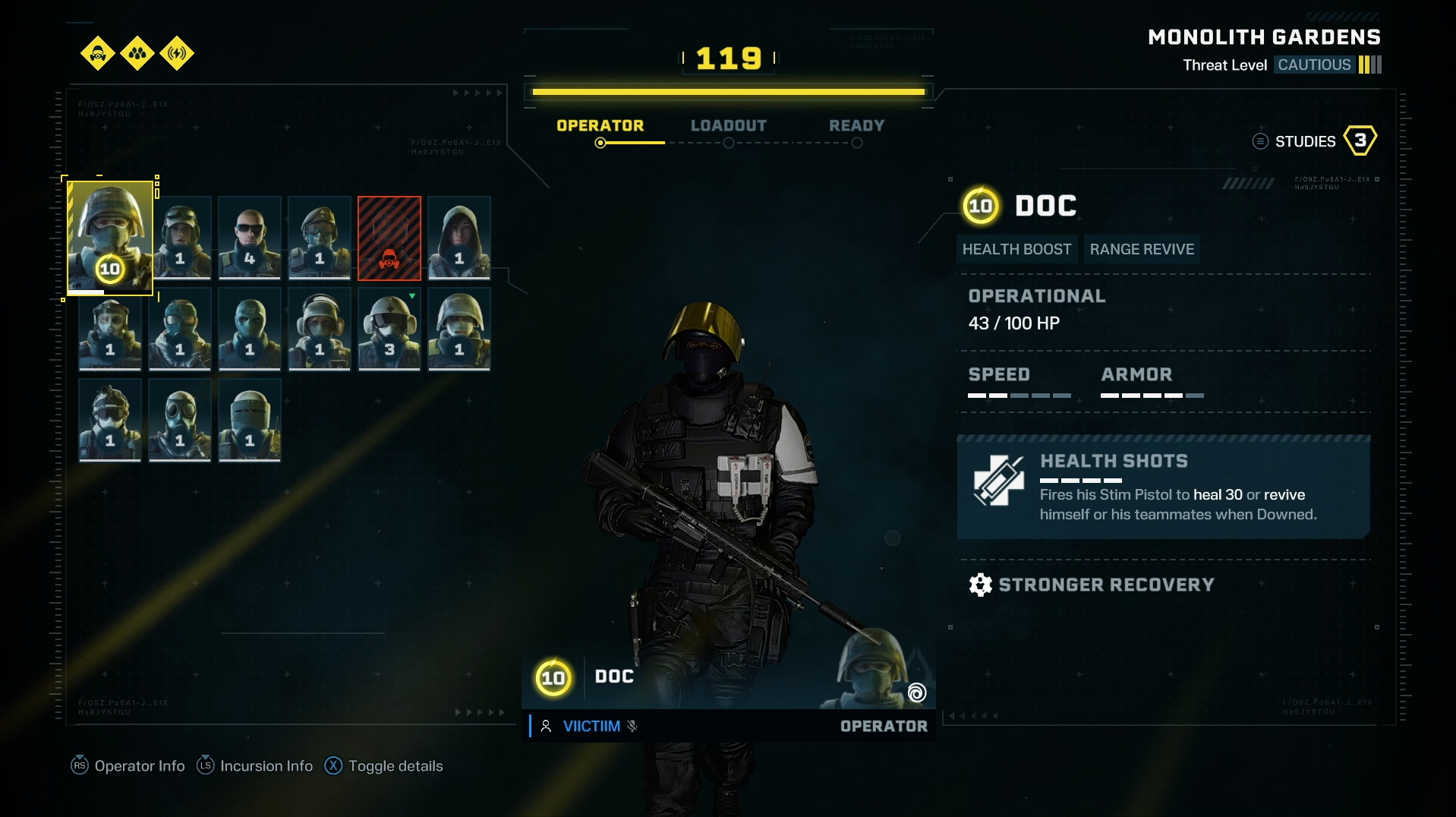
Task: Select the visored heavy helmet operator
Action: [x=250, y=420]
